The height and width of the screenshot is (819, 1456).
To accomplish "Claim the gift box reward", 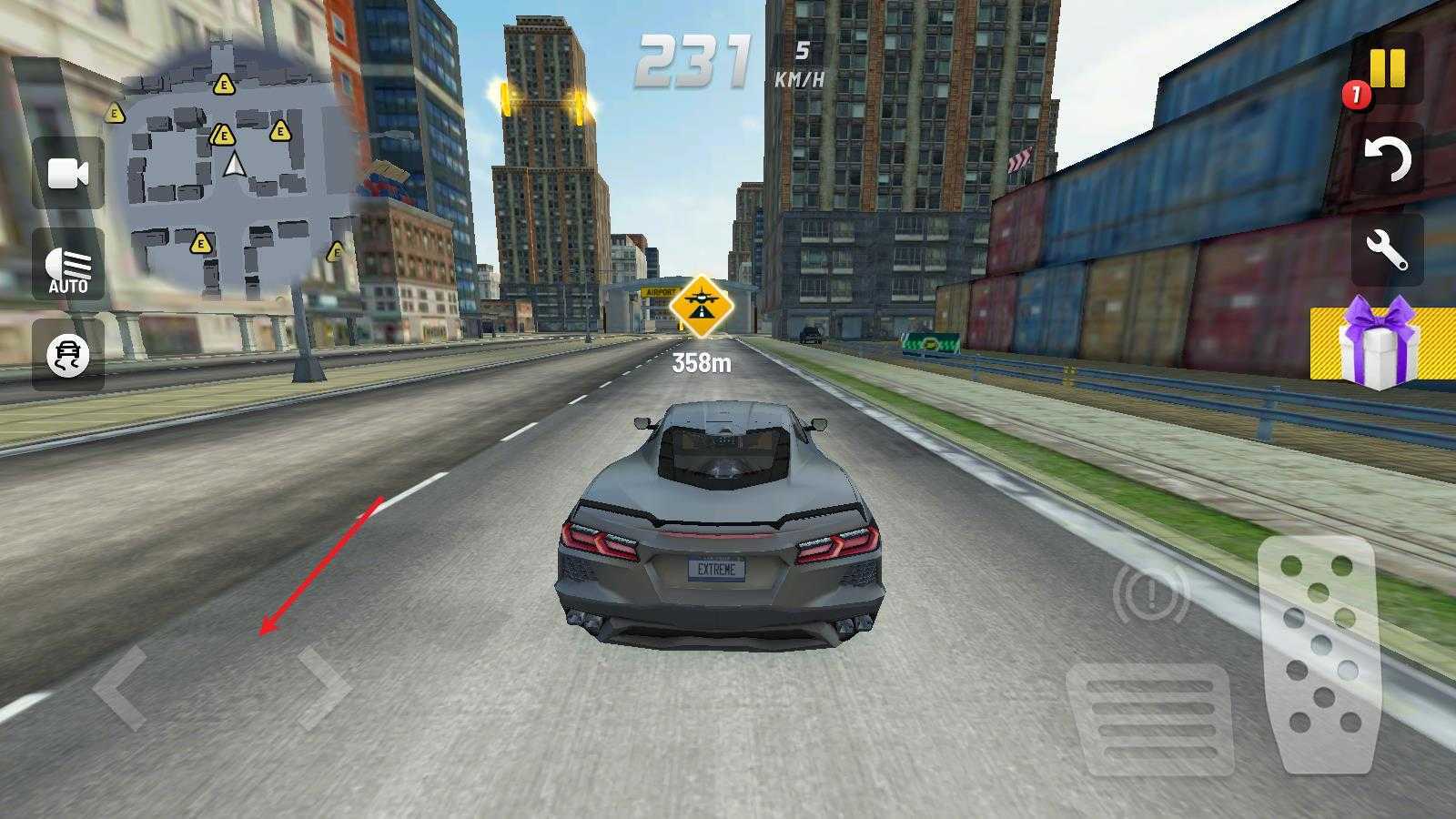I will 1380,344.
